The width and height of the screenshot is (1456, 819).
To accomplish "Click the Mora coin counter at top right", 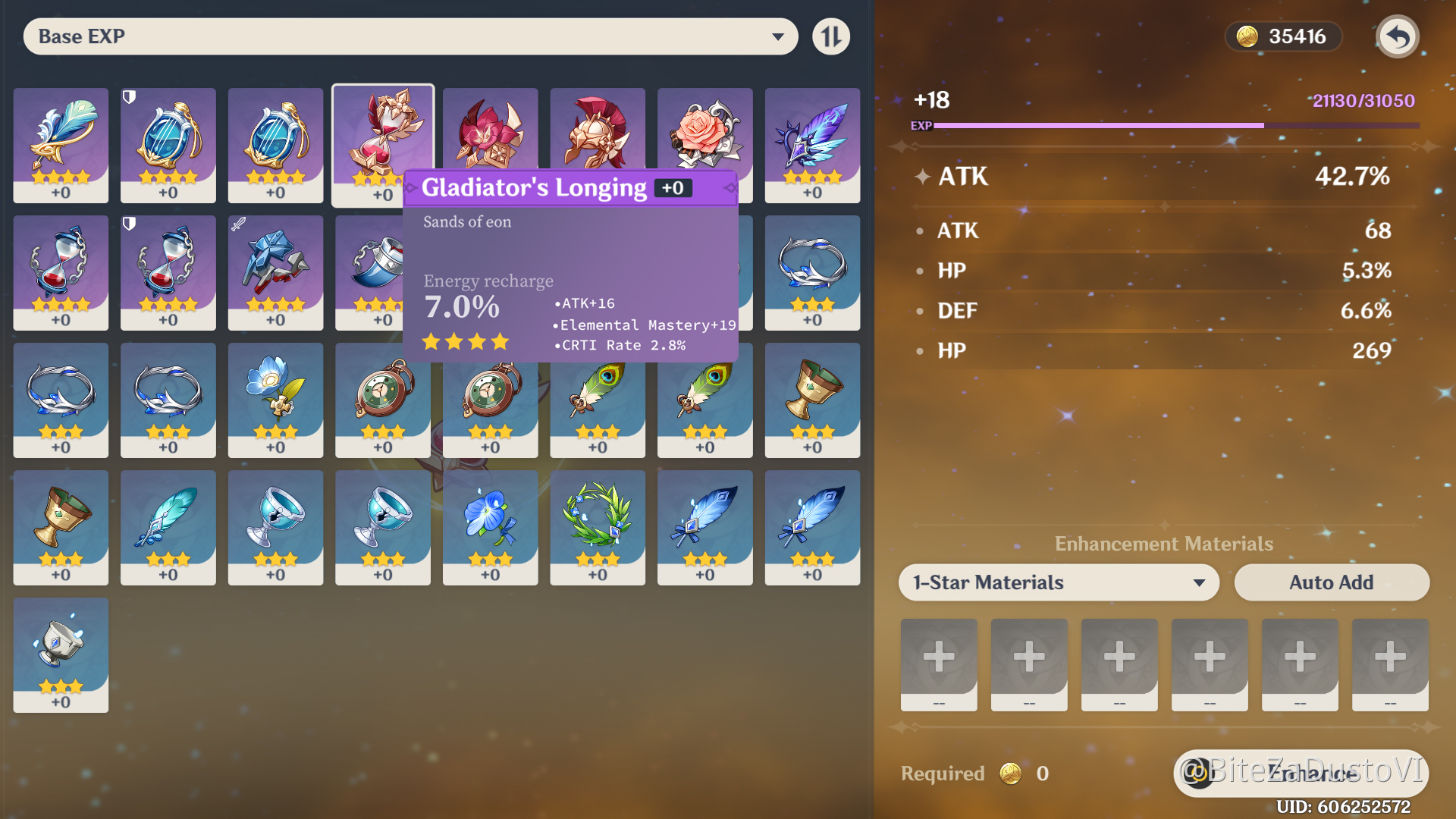I will coord(1283,36).
